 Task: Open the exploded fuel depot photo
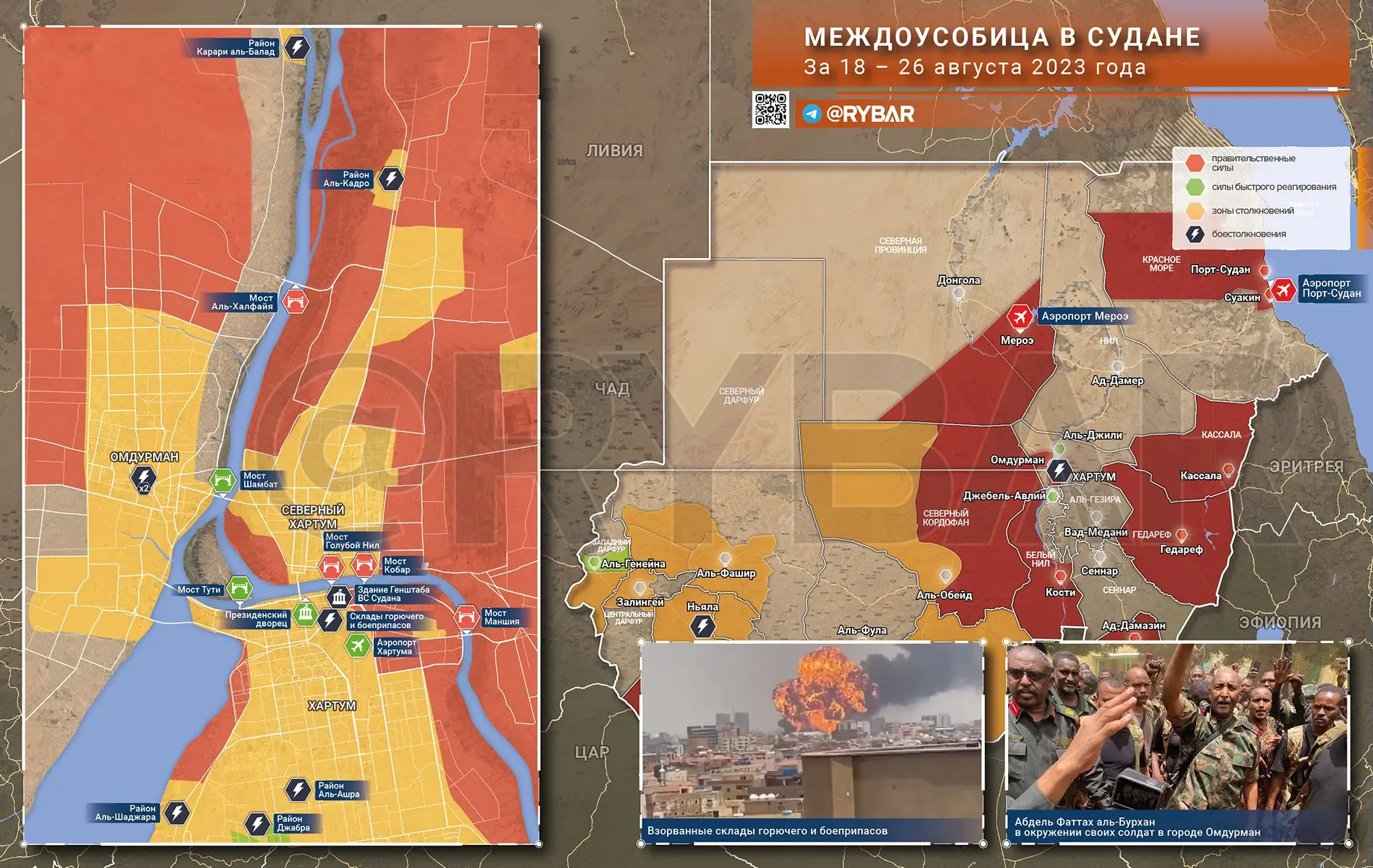pos(812,741)
